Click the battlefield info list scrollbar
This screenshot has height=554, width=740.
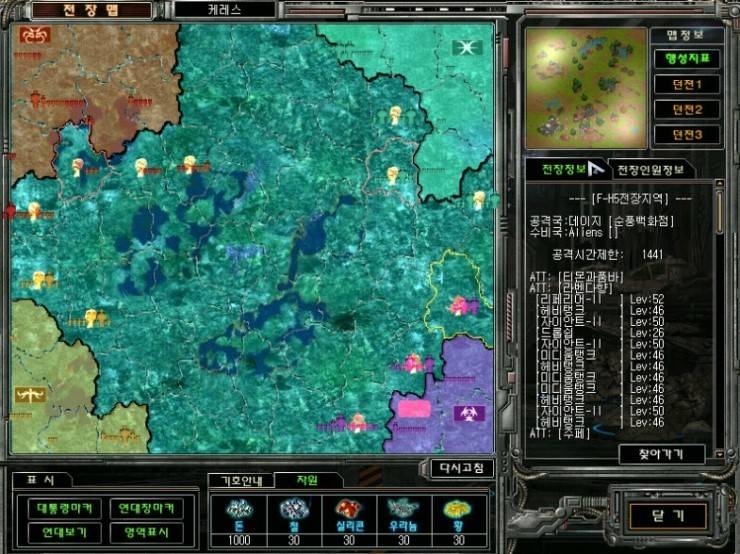pos(719,310)
